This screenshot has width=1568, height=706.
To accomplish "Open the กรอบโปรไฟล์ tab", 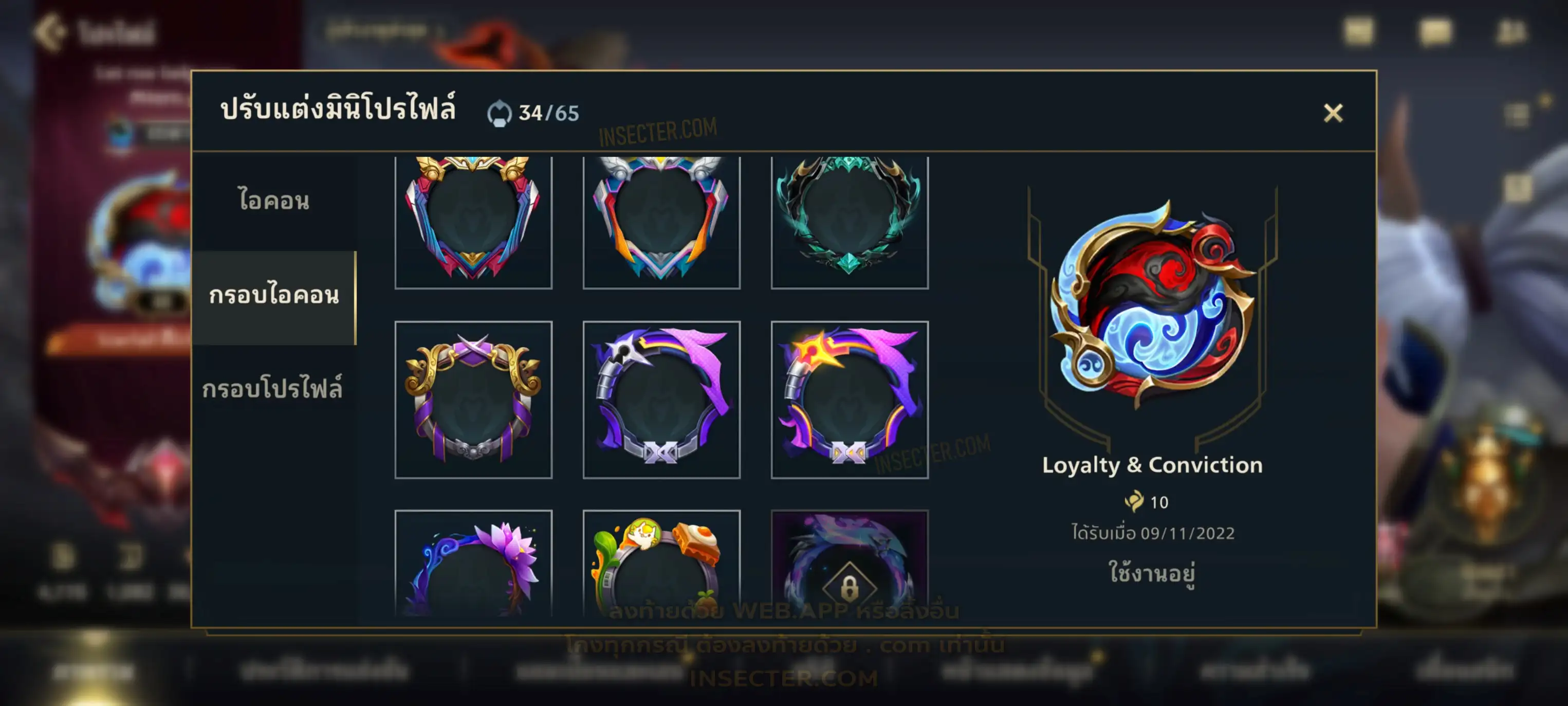I will pos(272,389).
